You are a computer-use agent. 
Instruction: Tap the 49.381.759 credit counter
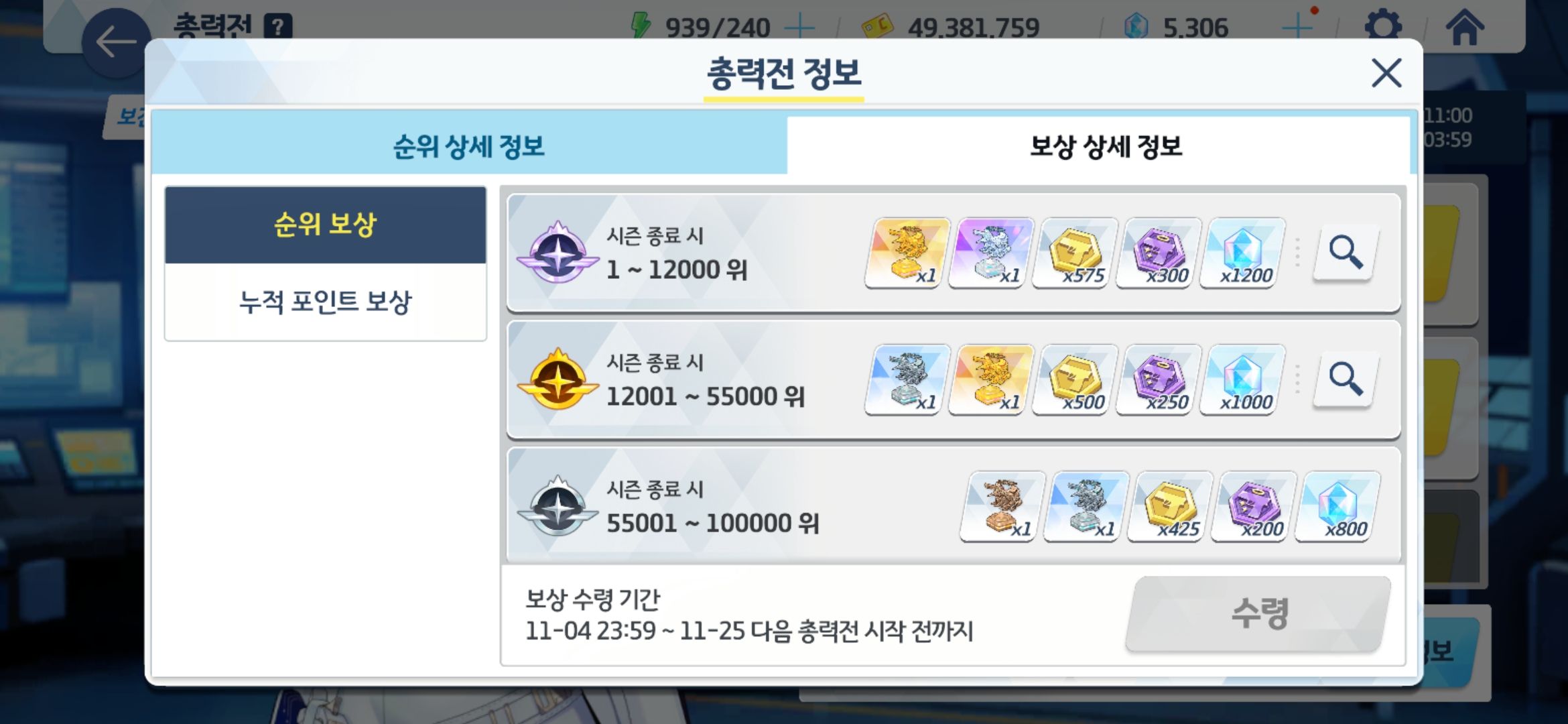pos(974,27)
